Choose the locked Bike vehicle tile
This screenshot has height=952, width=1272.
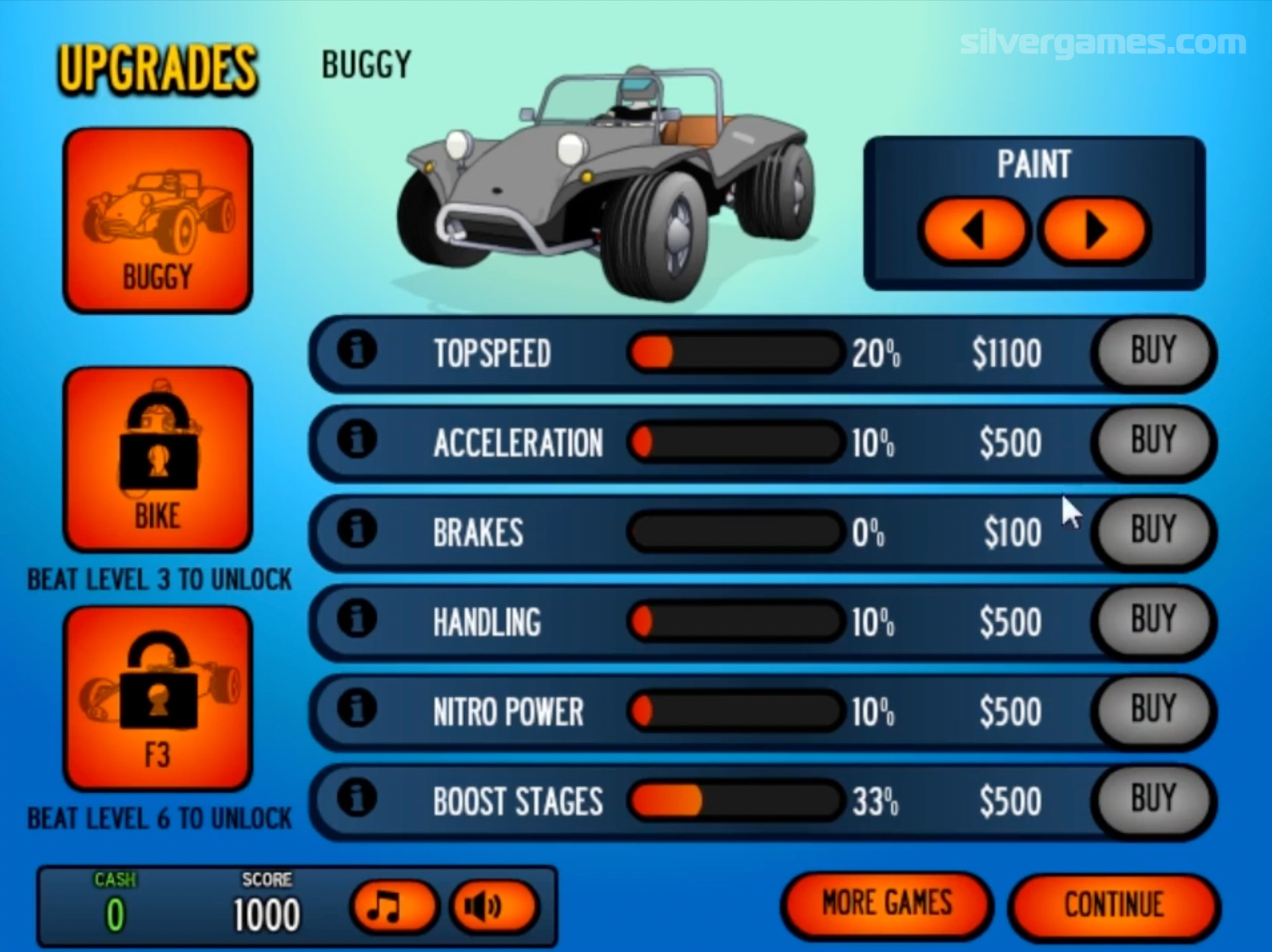pyautogui.click(x=157, y=459)
